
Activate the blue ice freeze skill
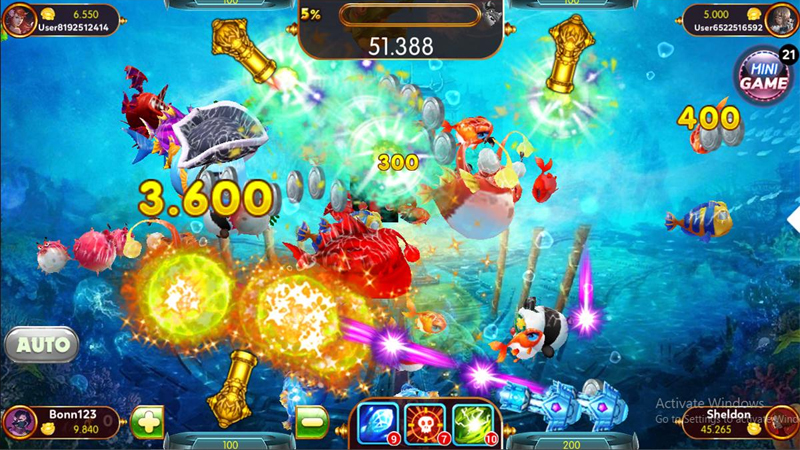379,423
